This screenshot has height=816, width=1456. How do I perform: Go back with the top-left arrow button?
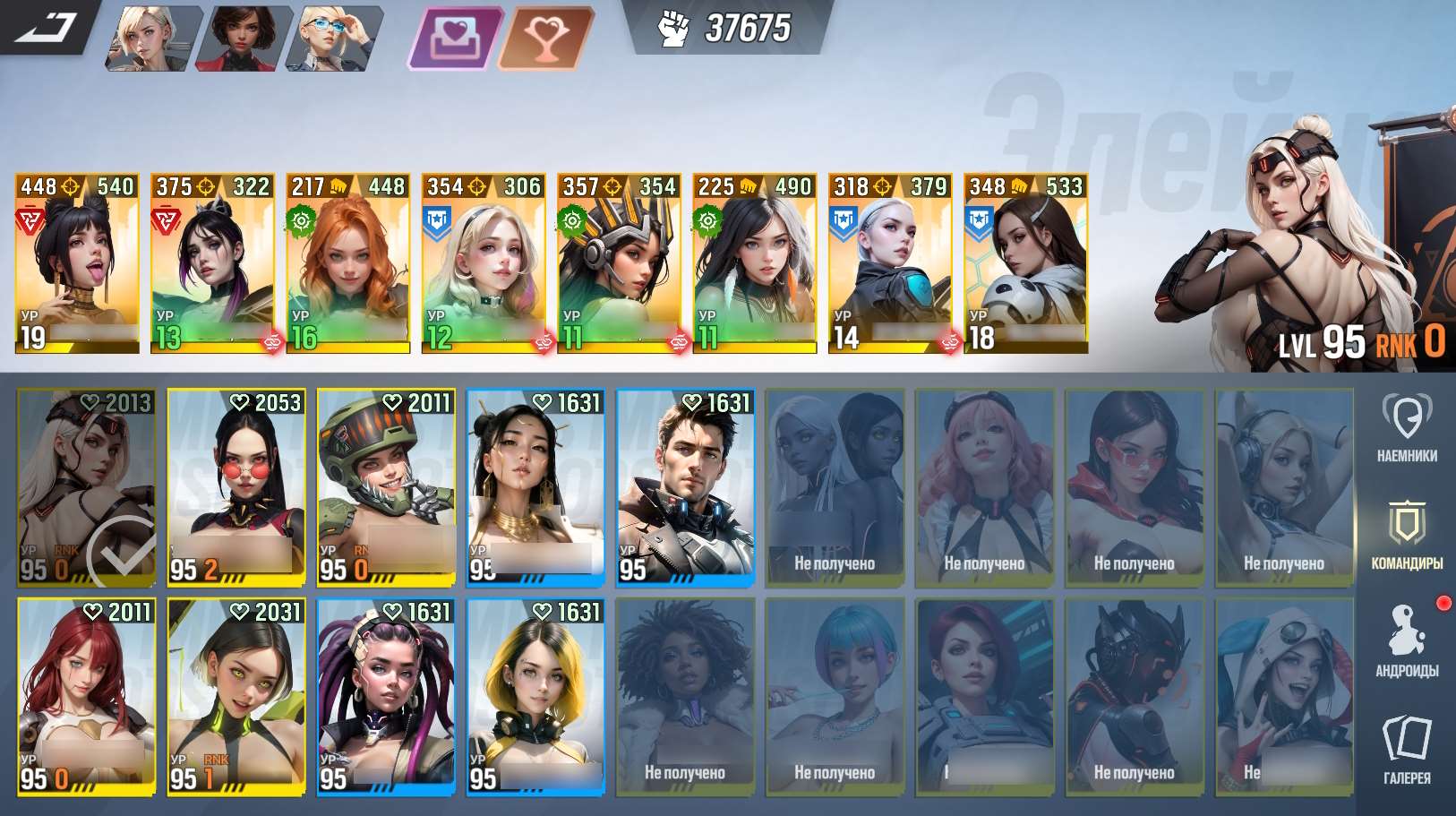coord(49,27)
